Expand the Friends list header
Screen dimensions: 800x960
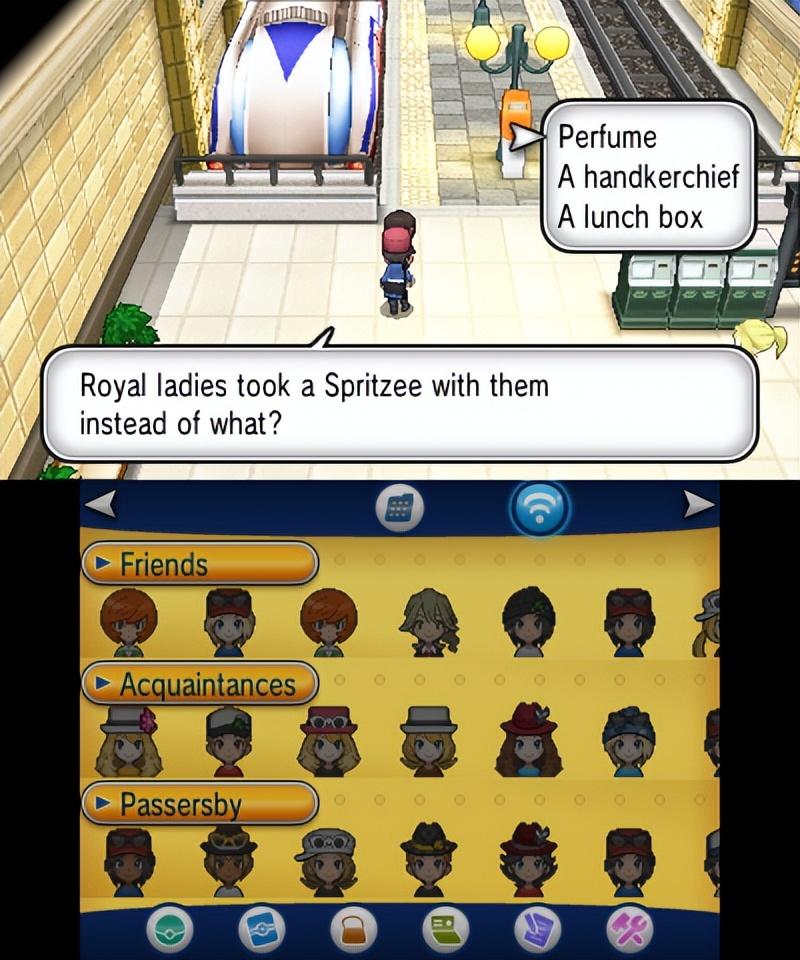click(200, 565)
